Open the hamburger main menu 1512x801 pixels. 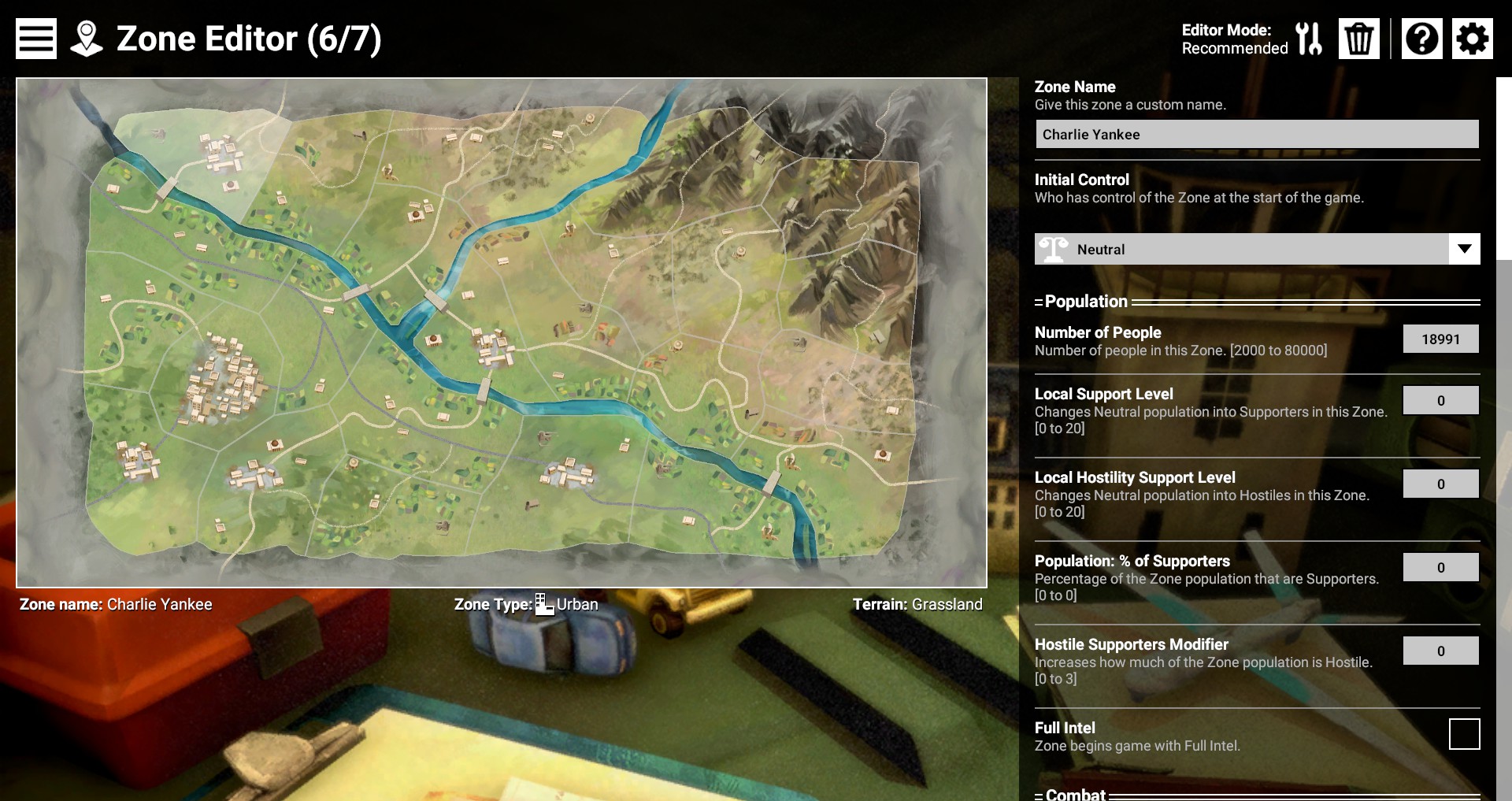(36, 39)
